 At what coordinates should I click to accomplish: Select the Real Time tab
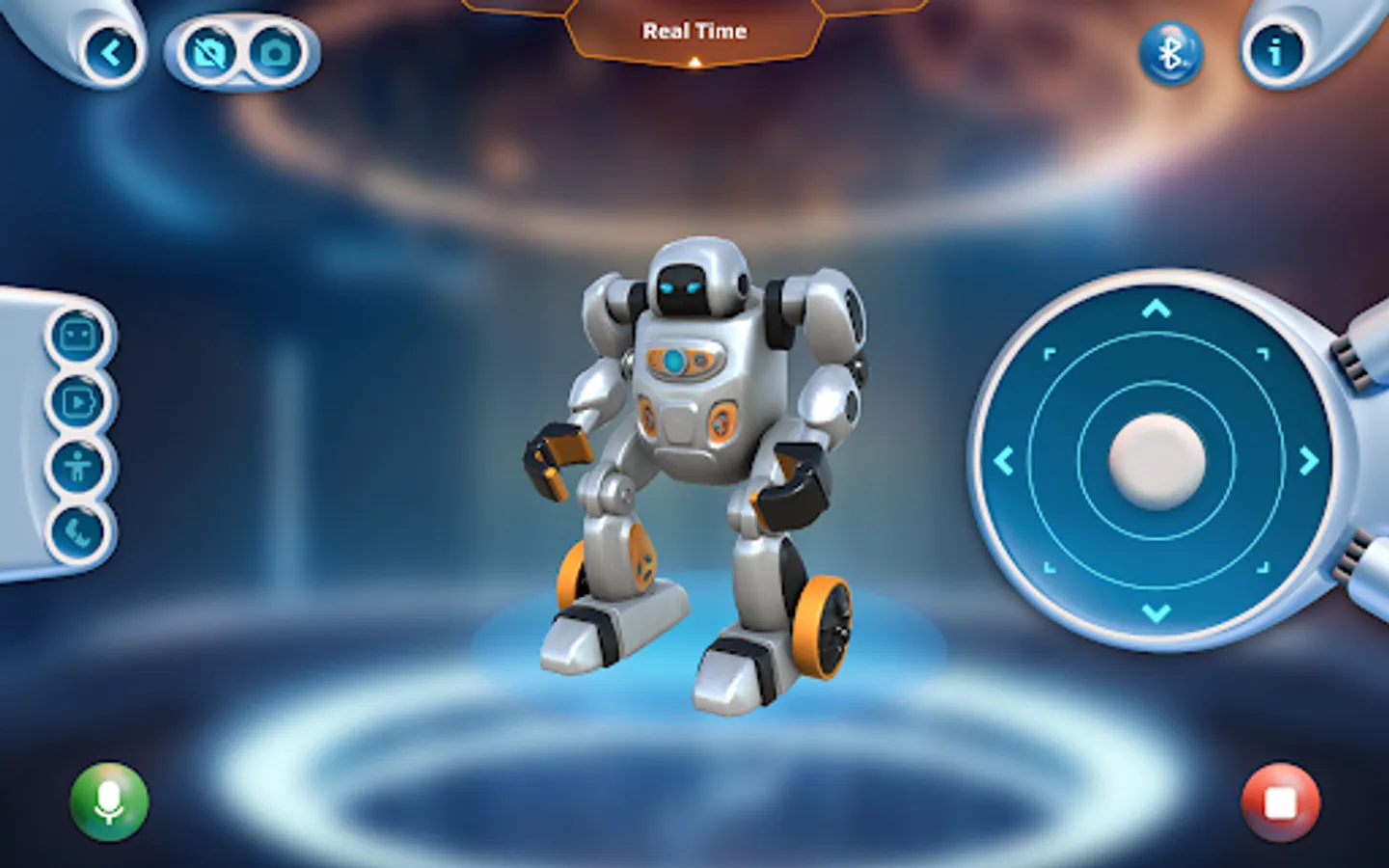point(693,30)
